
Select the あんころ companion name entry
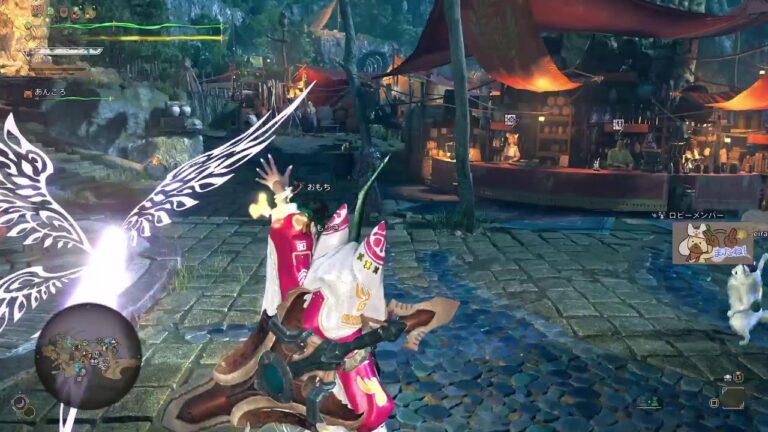[x=50, y=93]
